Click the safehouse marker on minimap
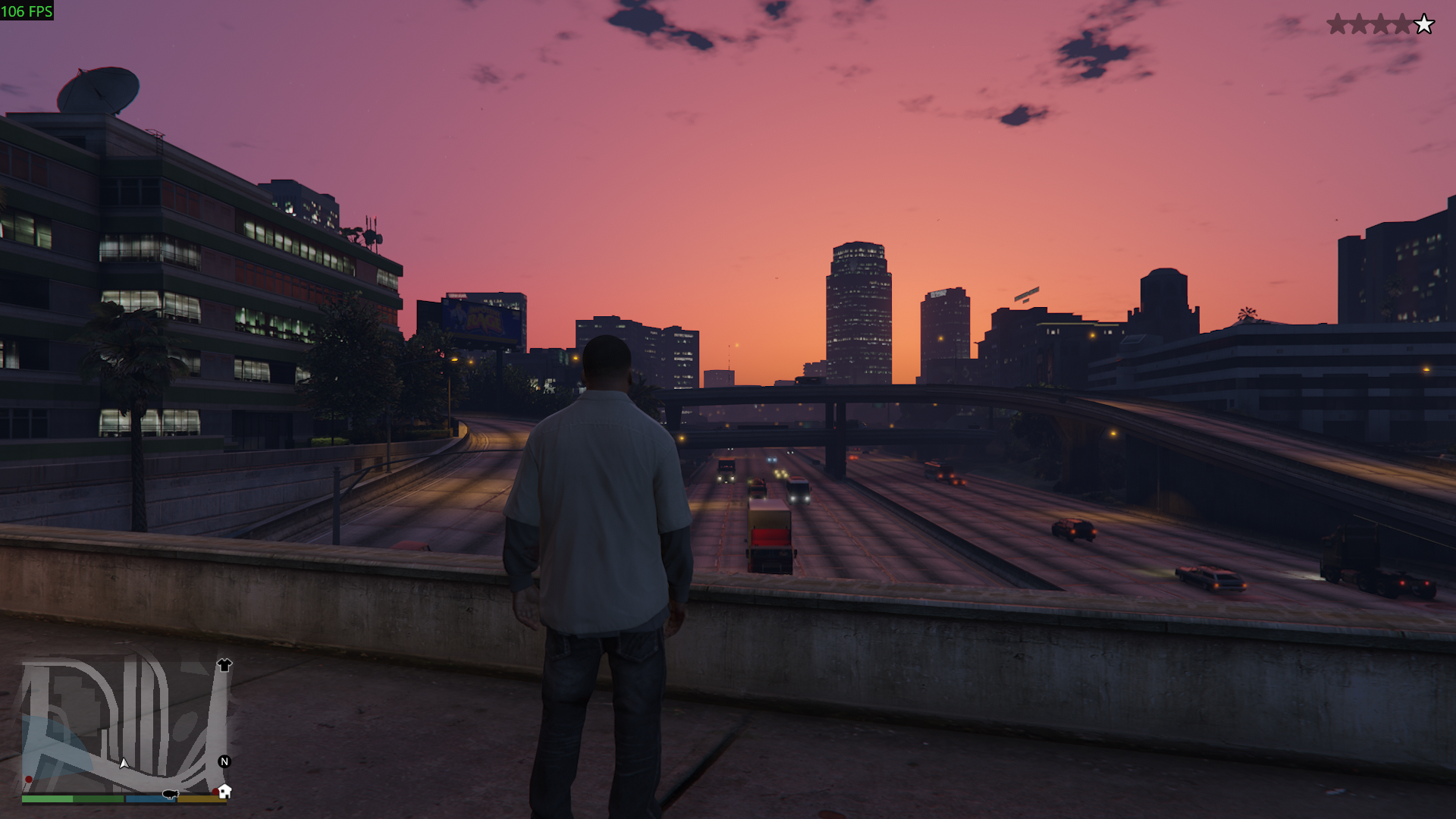The image size is (1456, 819). pos(224,792)
